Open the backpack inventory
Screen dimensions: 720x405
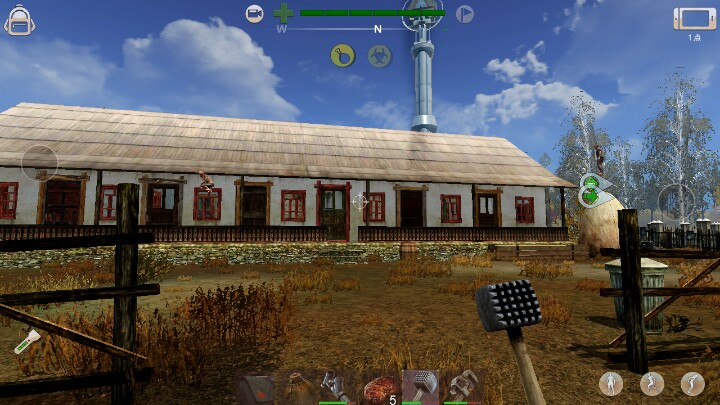(x=19, y=20)
